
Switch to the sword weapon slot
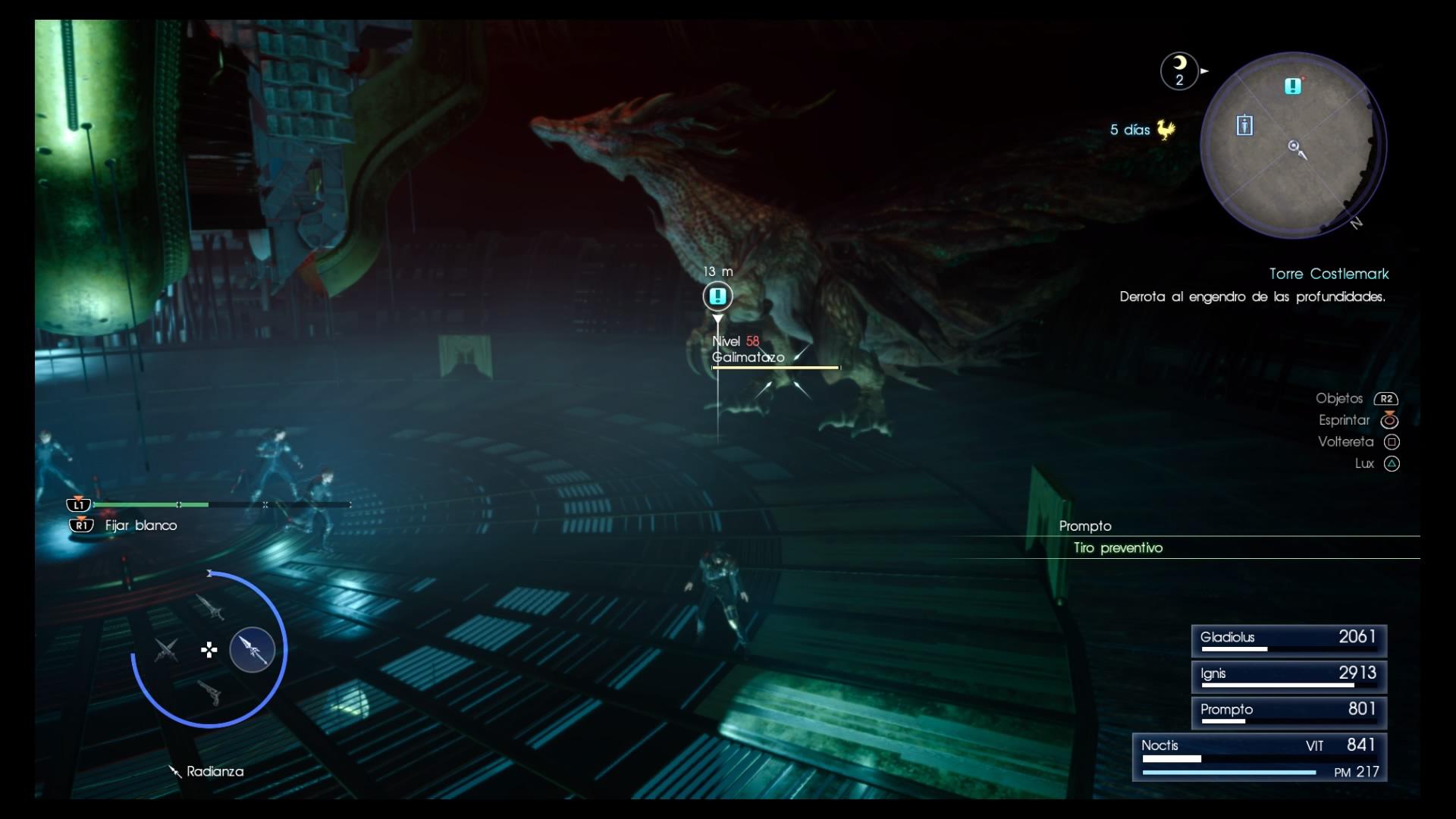click(209, 607)
